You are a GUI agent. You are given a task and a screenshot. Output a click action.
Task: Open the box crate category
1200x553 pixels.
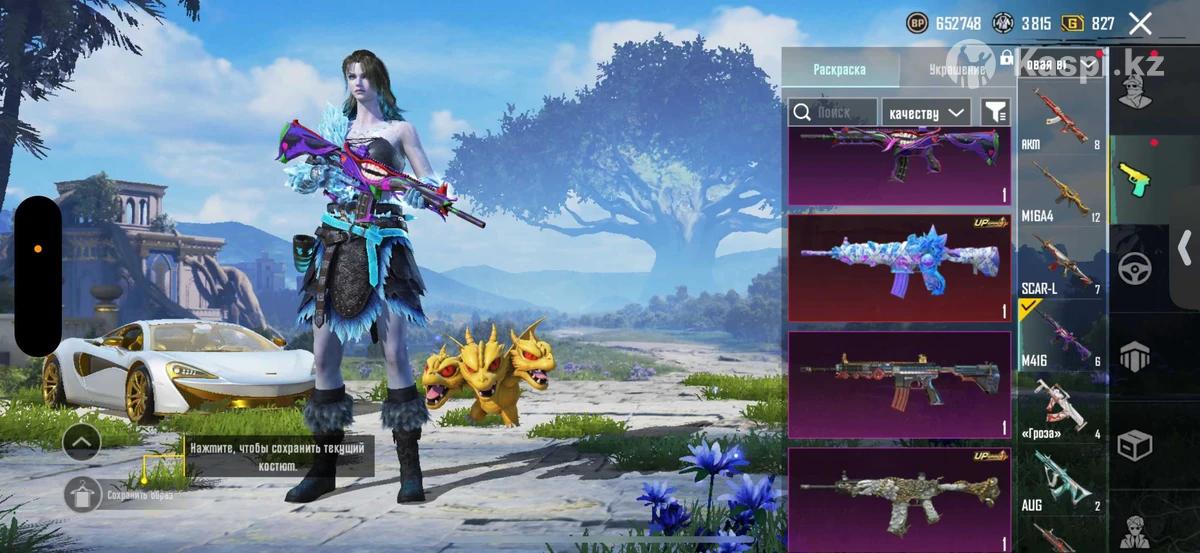[1135, 445]
